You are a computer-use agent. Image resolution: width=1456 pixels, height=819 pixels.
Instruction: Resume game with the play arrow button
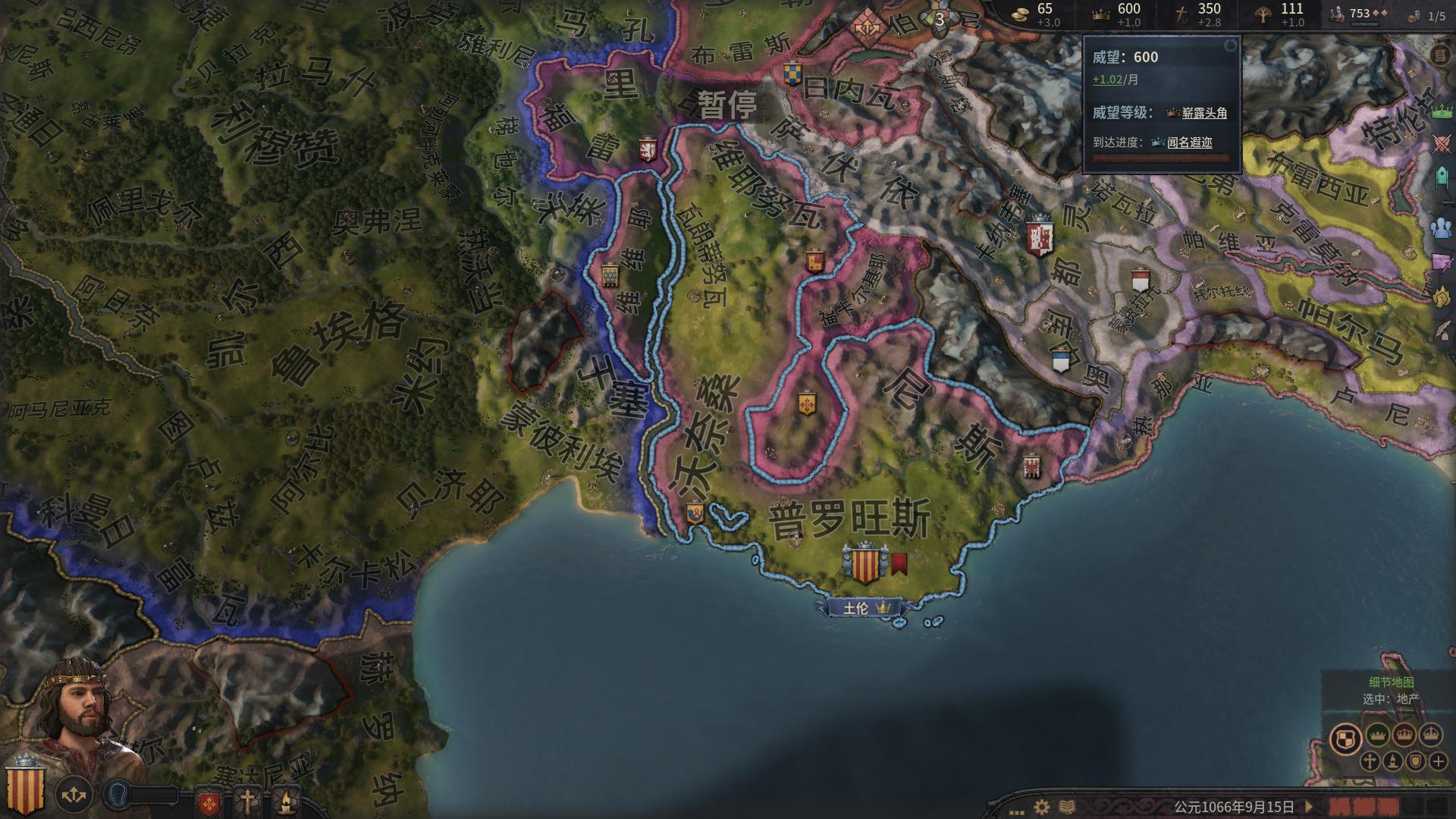tap(1308, 807)
